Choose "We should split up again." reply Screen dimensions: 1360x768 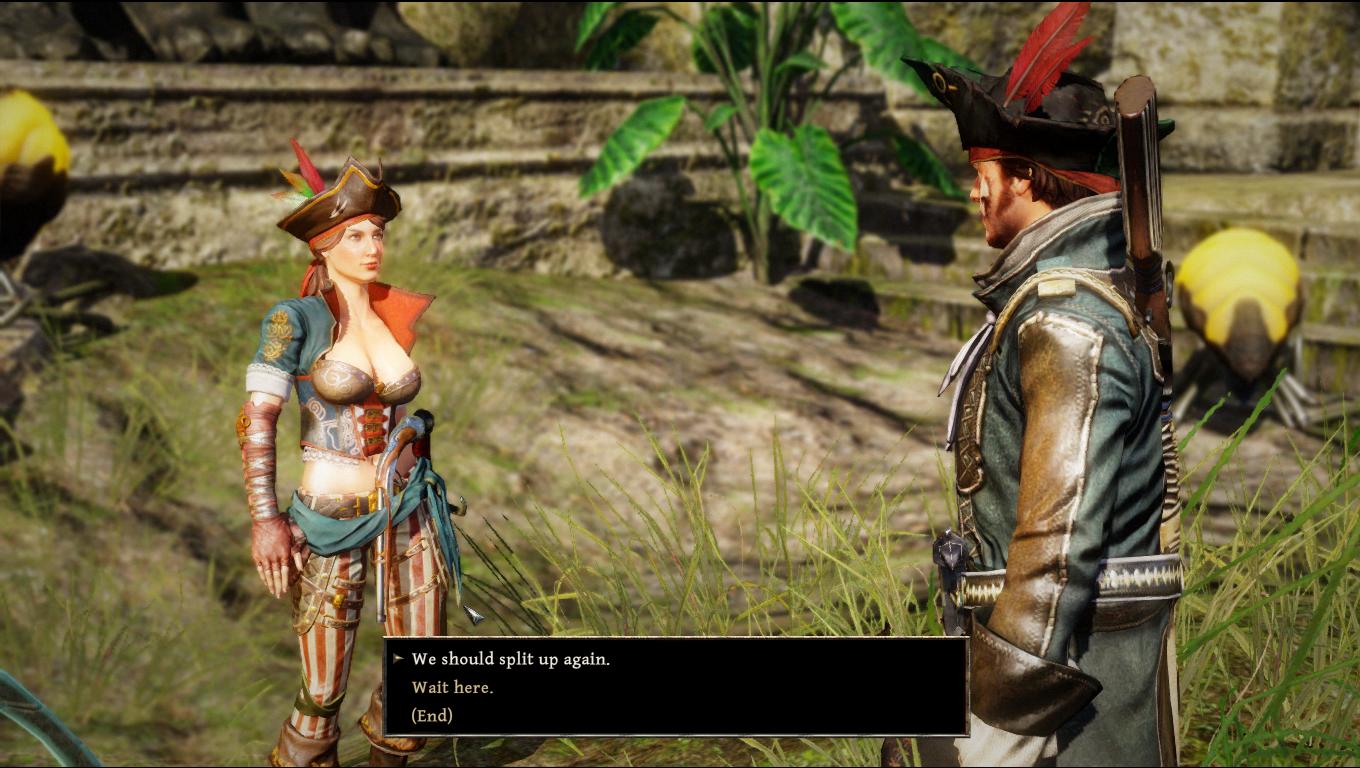click(510, 659)
